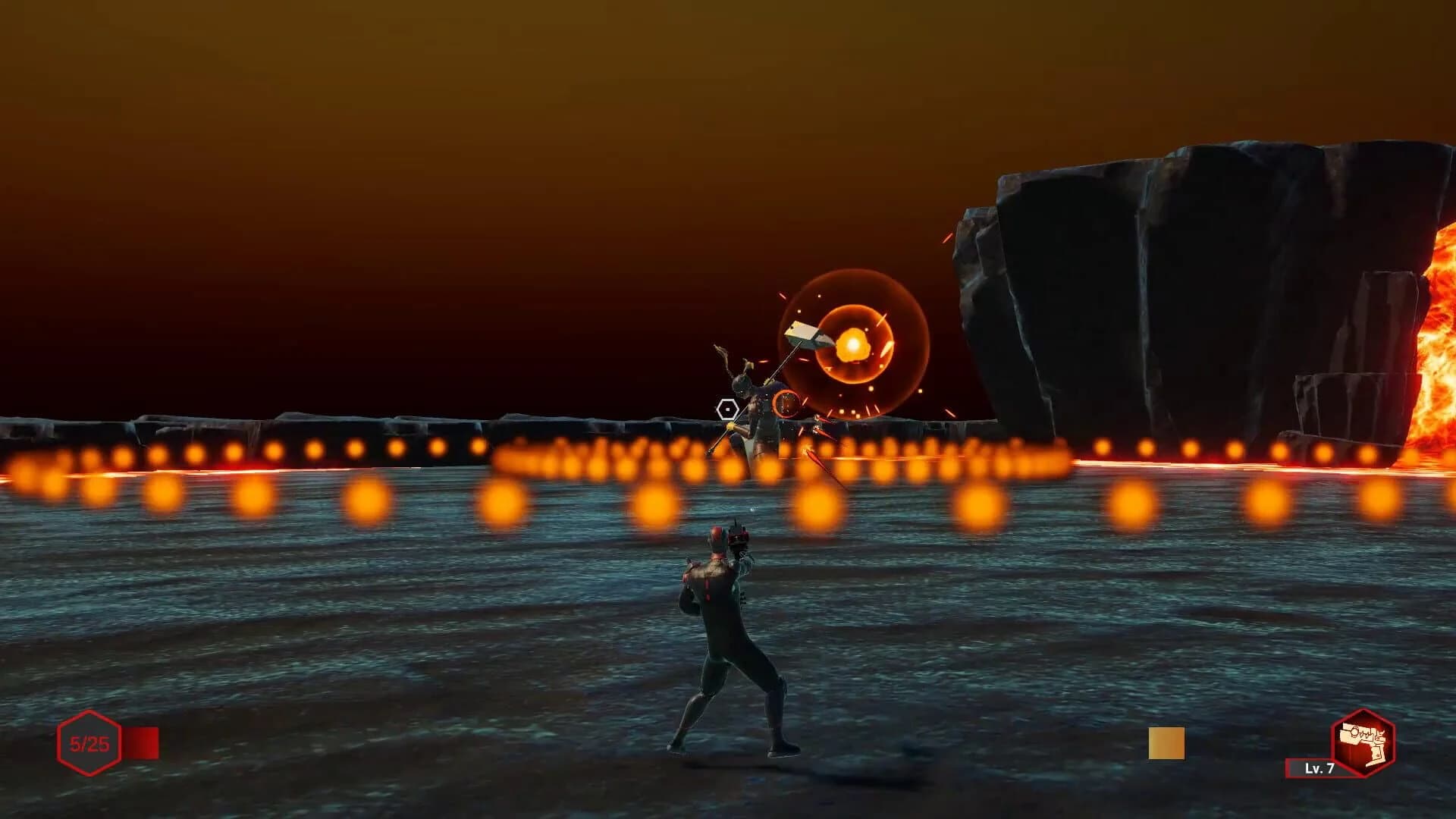Click the glowing fireball projectile sphere

pyautogui.click(x=855, y=345)
